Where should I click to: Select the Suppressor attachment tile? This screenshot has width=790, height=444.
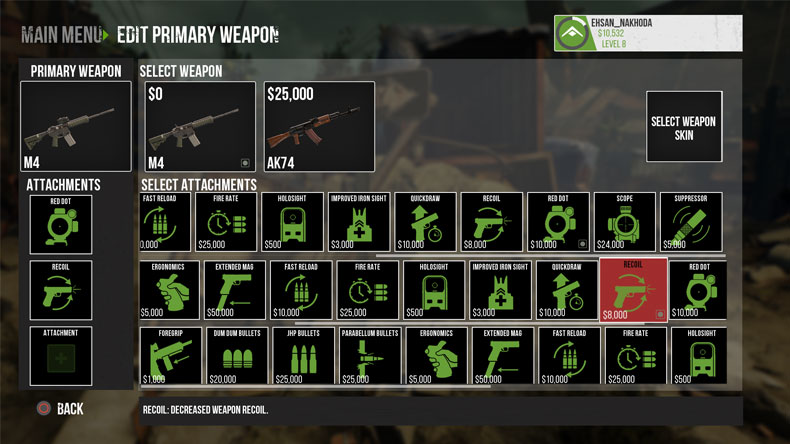tap(691, 221)
